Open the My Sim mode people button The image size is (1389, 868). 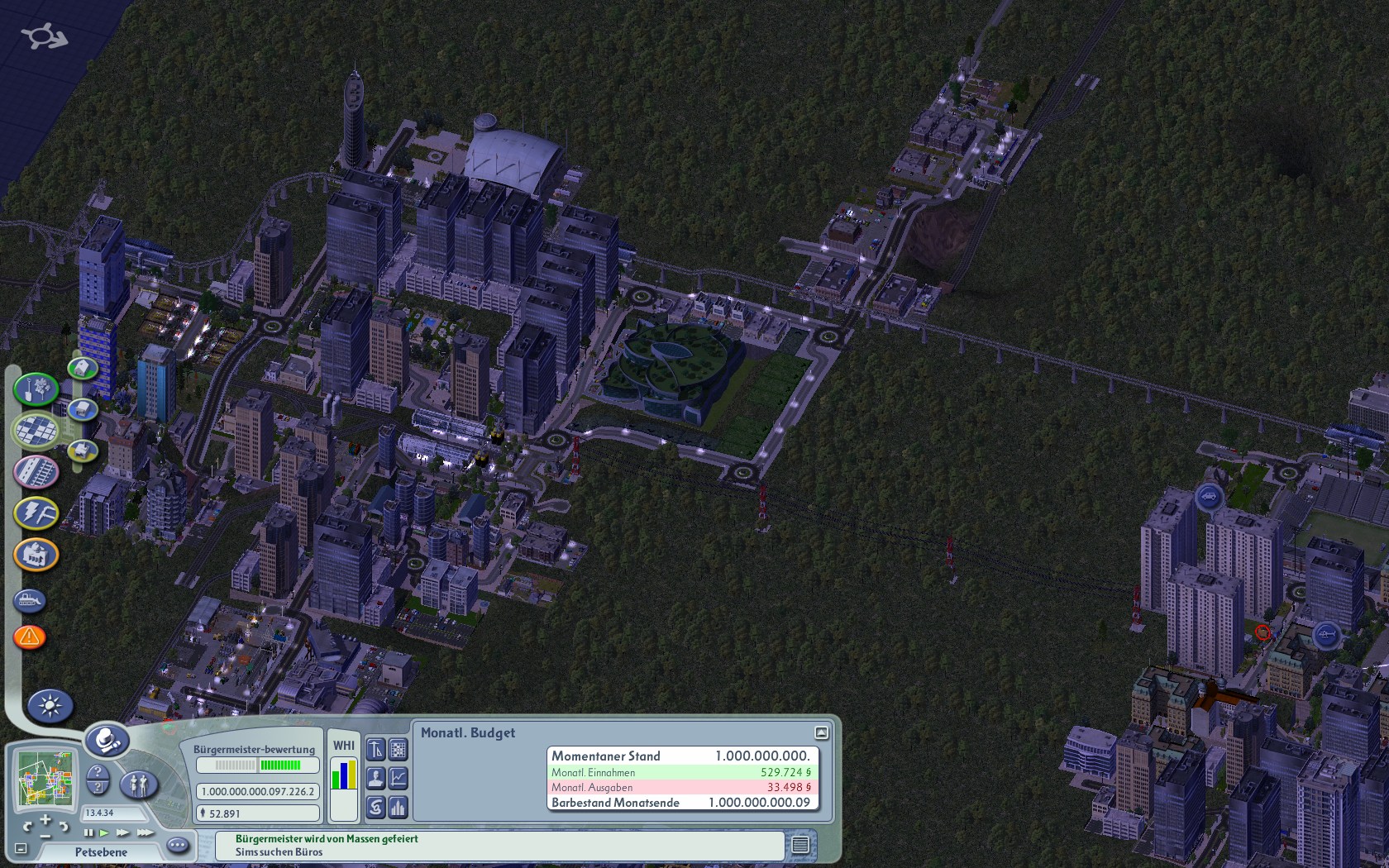pos(139,783)
